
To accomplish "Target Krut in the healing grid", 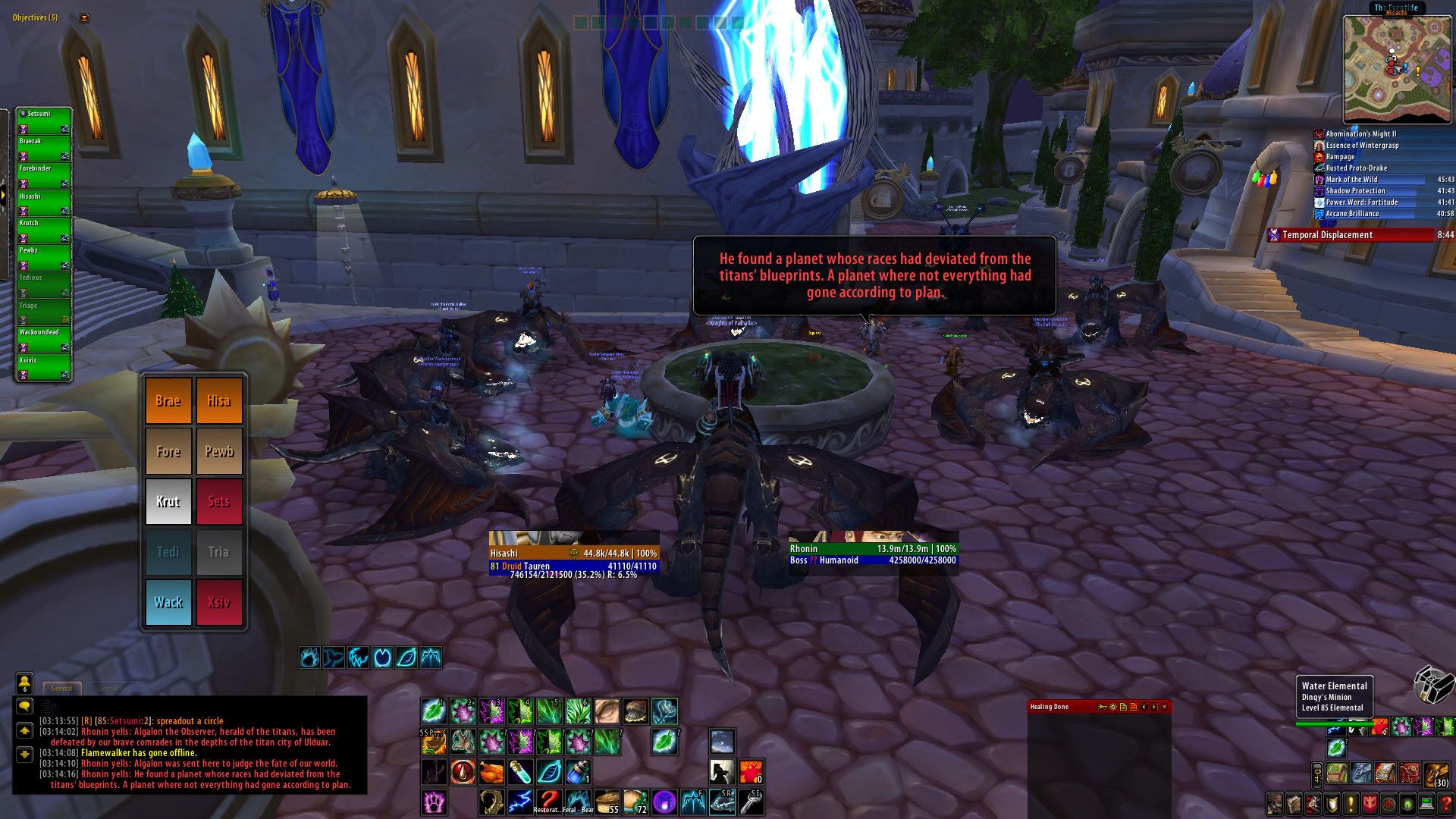I will (168, 501).
